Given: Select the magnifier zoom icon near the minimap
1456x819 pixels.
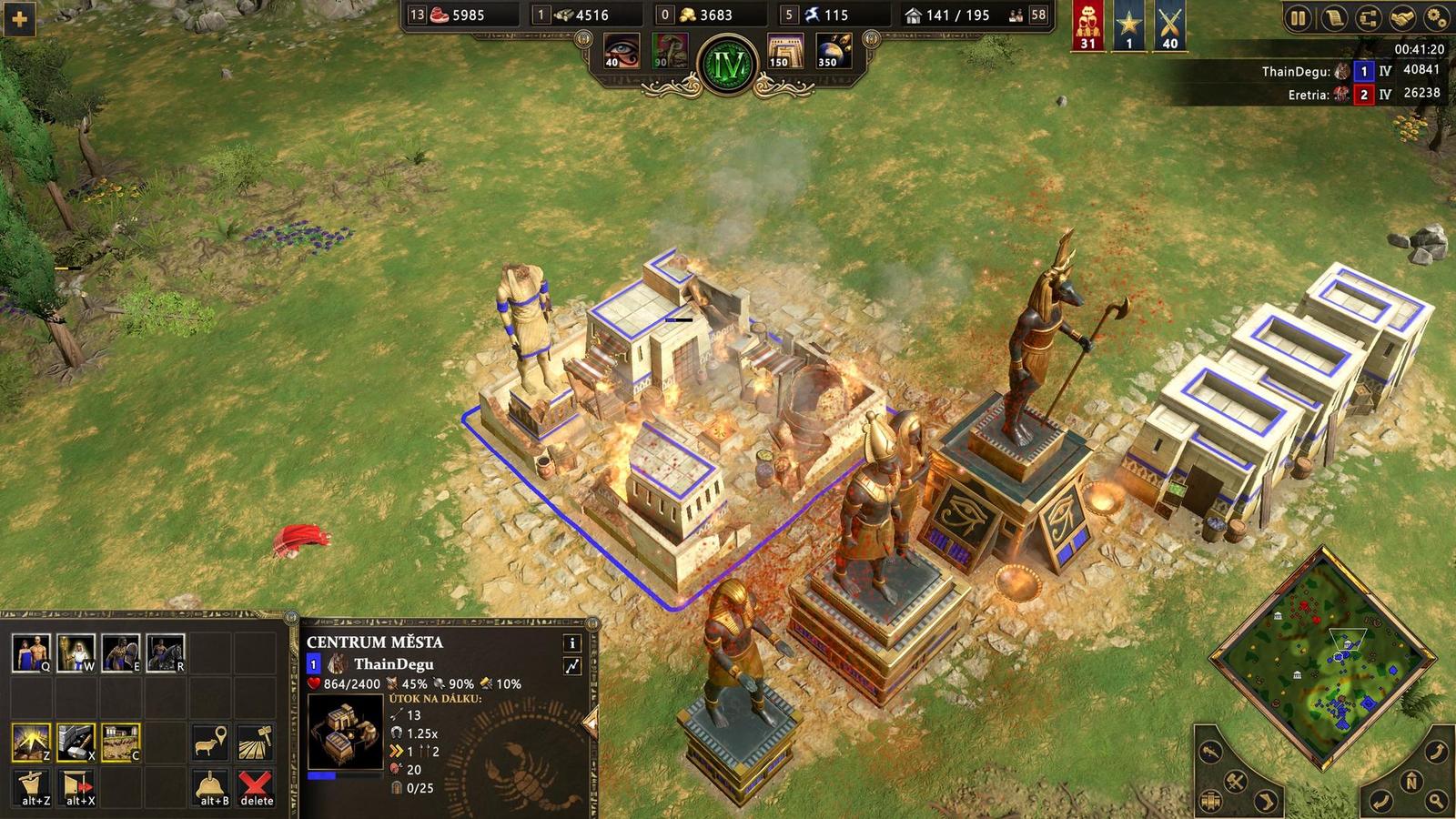Looking at the screenshot, I should (1436, 801).
